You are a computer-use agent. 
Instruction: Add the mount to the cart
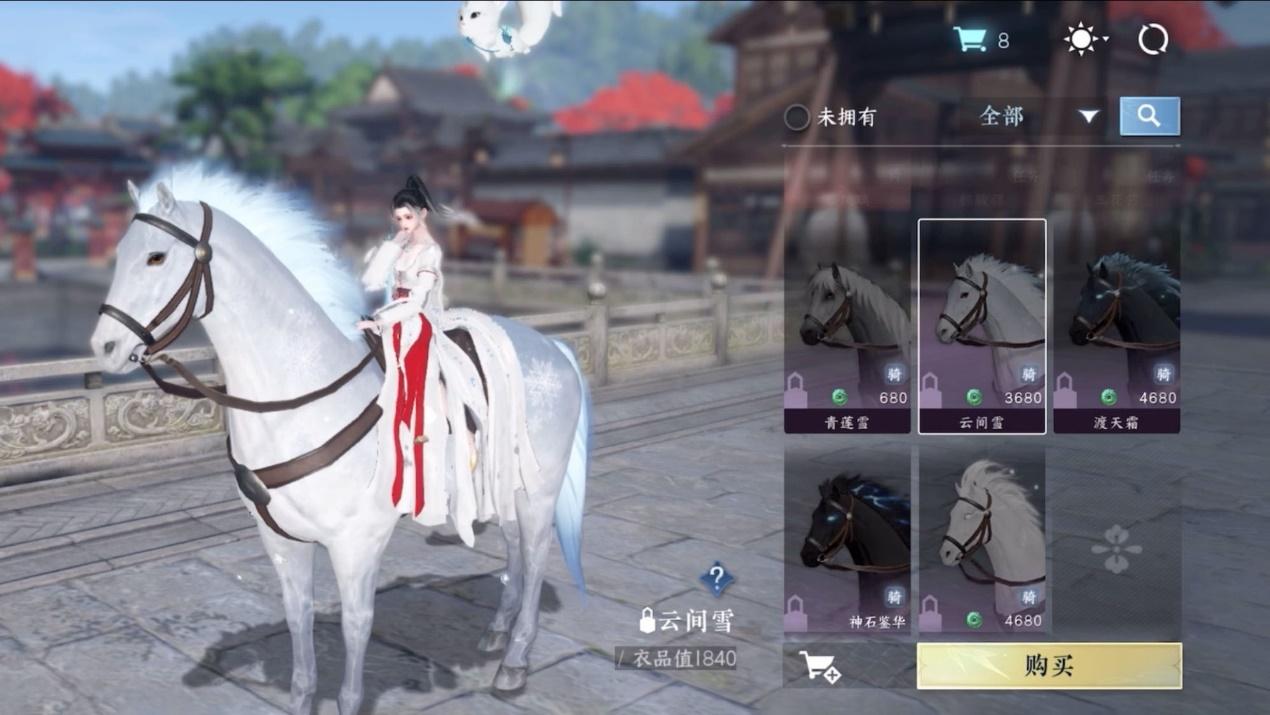[x=820, y=667]
